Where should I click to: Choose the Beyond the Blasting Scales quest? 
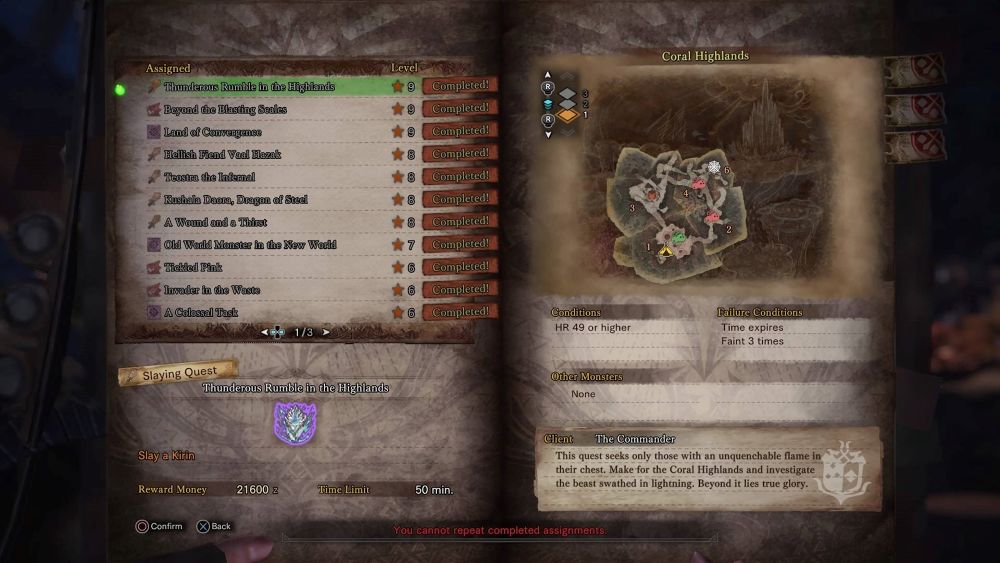click(x=226, y=109)
